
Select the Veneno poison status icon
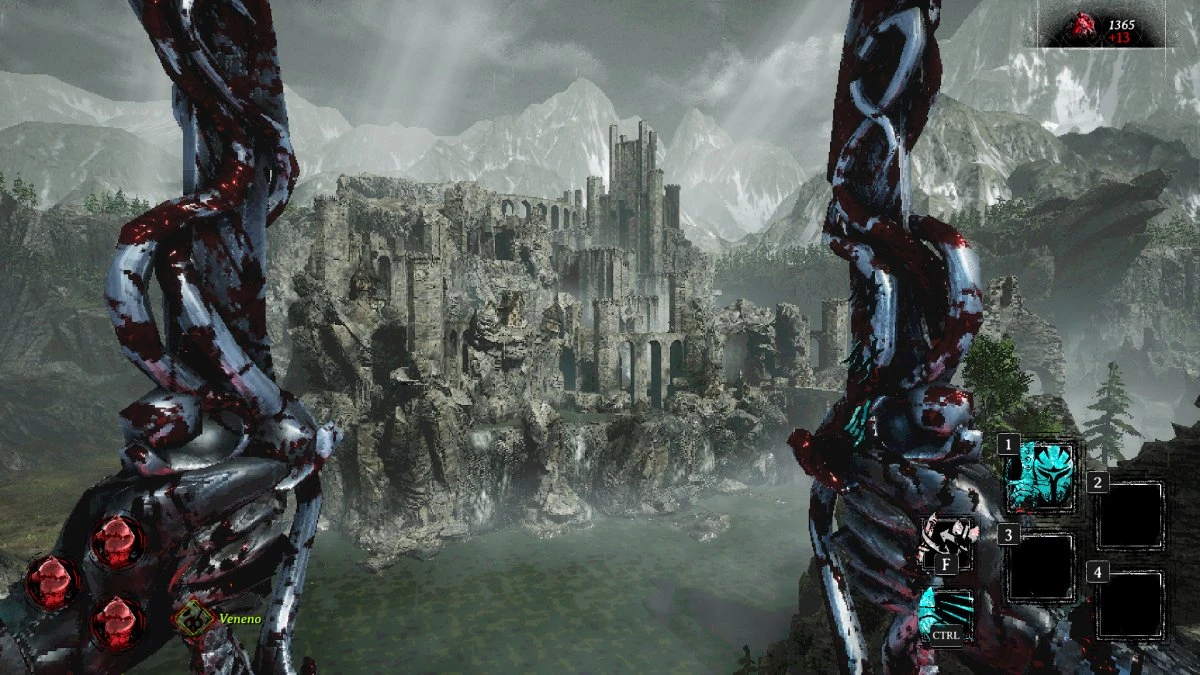(191, 619)
